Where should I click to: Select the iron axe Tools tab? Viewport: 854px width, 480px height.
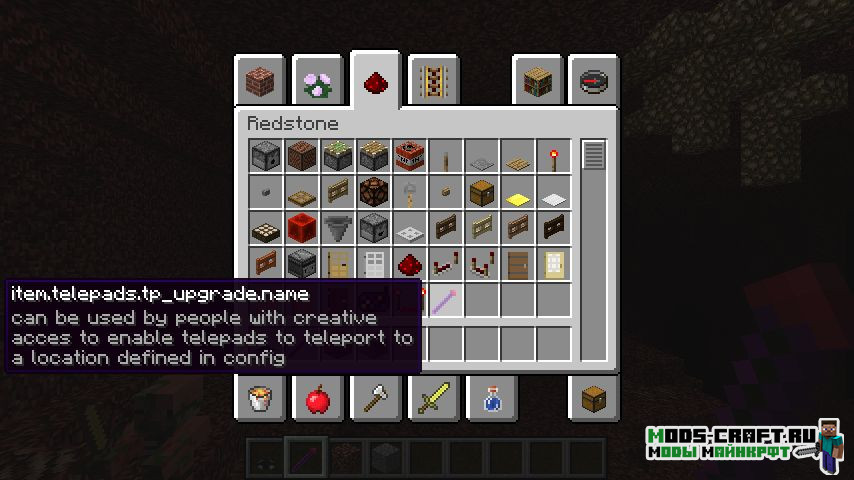point(376,400)
